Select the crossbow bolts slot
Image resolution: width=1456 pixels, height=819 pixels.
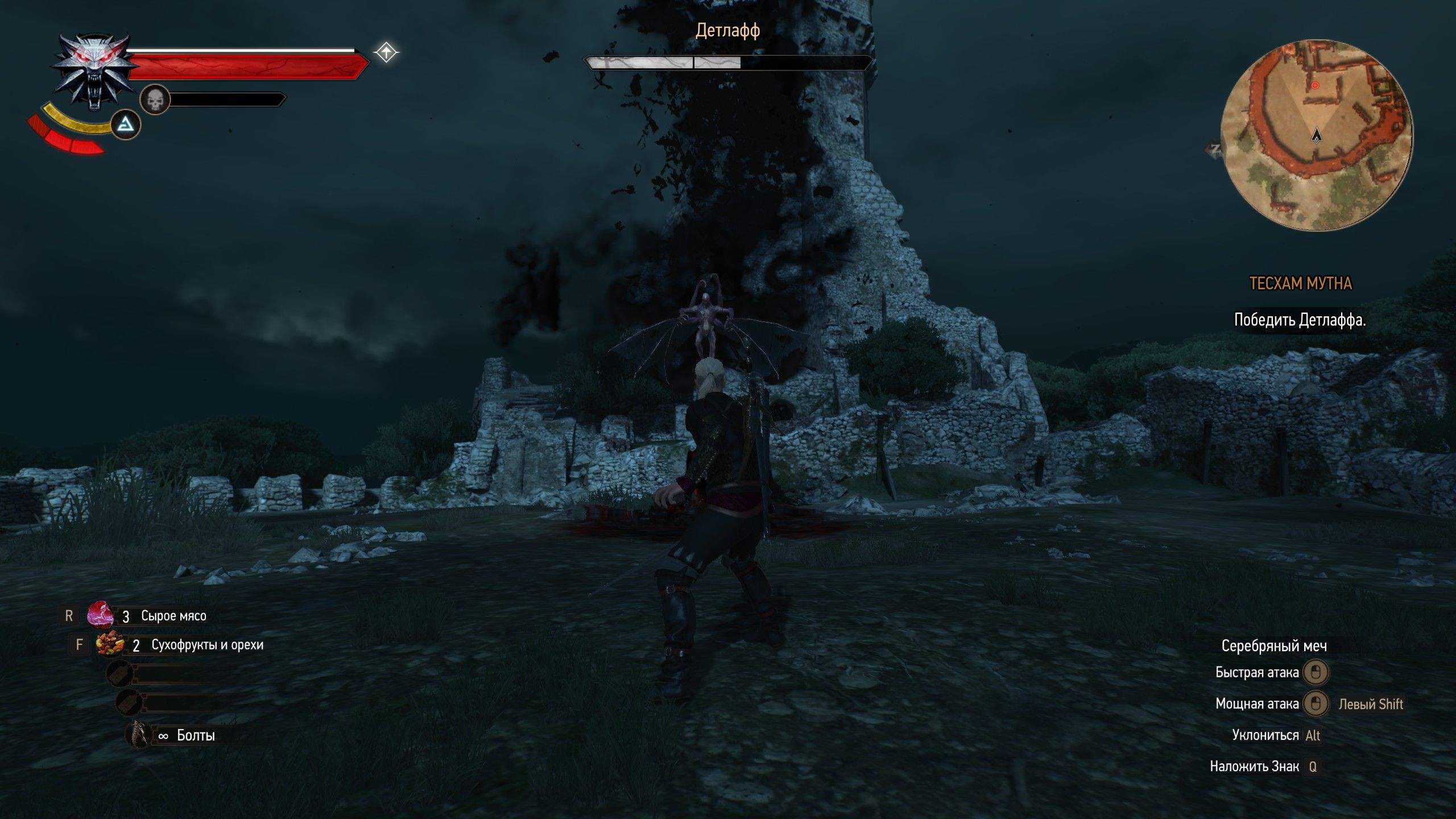pos(139,735)
